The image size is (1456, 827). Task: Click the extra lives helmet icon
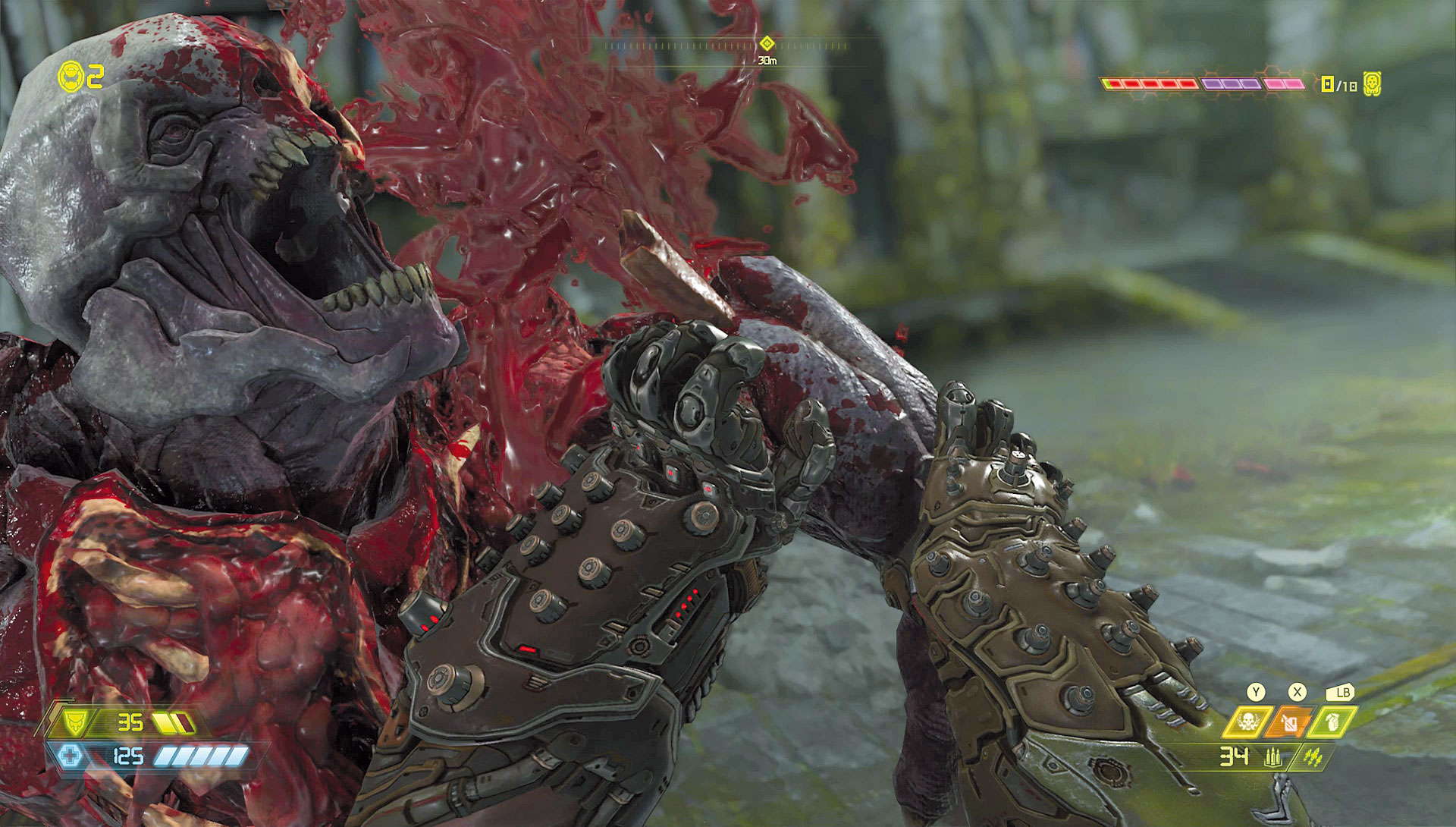69,76
